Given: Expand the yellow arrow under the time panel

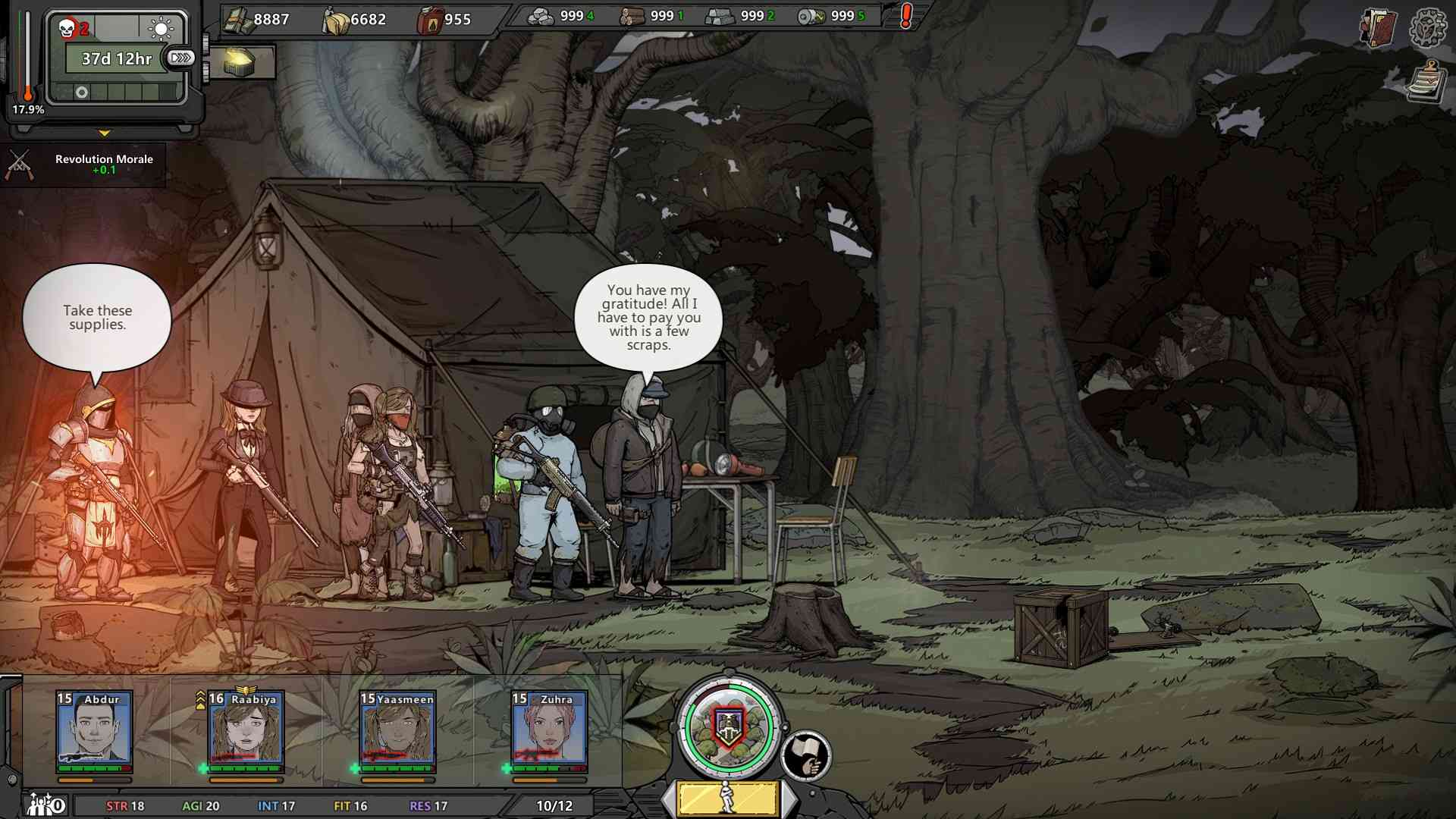Looking at the screenshot, I should coord(105,133).
